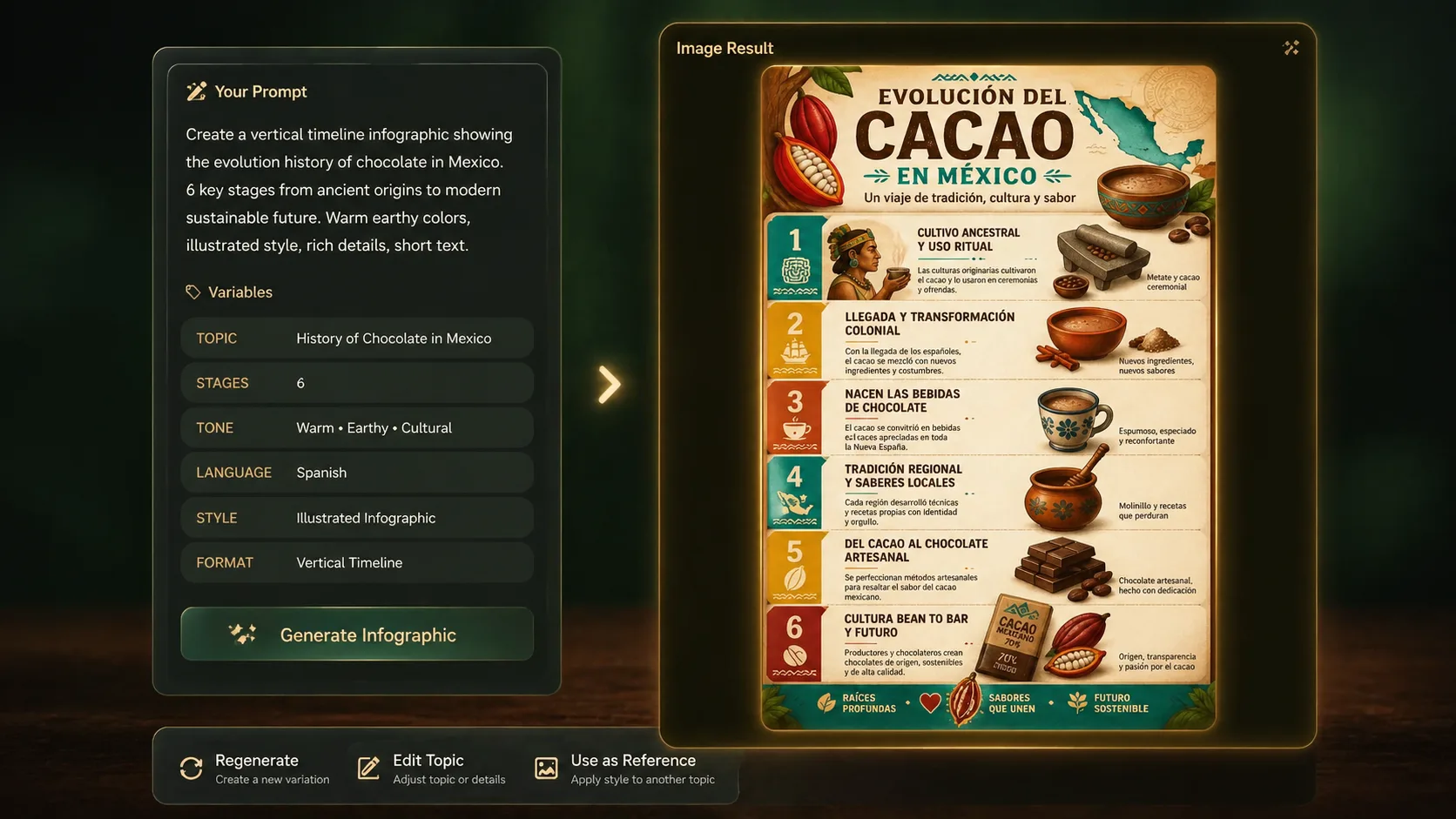Click the Generate Infographic button
Screen dimensions: 1456x819
point(357,634)
